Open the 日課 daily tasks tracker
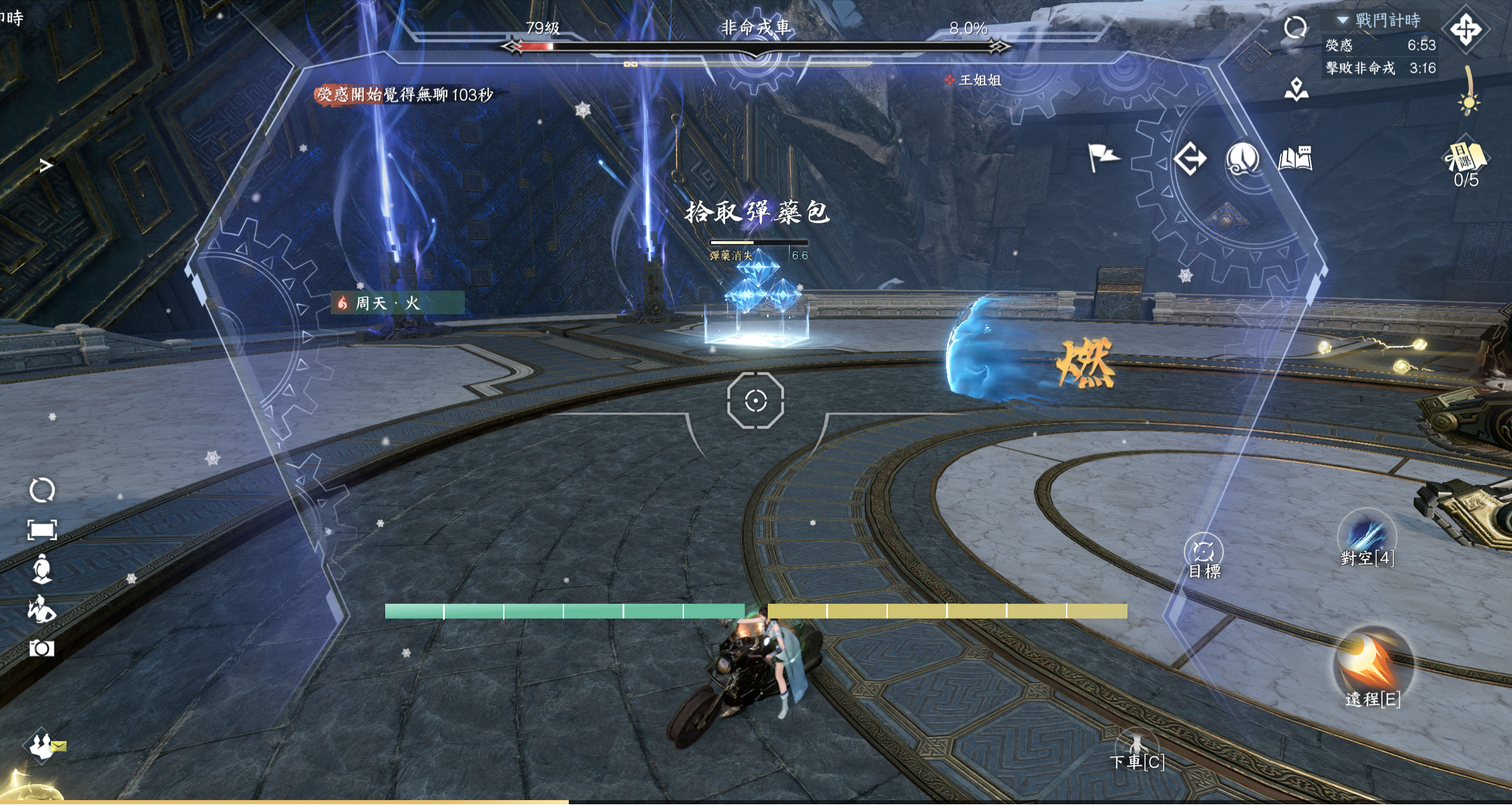Viewport: 1512px width, 806px height. (1466, 161)
